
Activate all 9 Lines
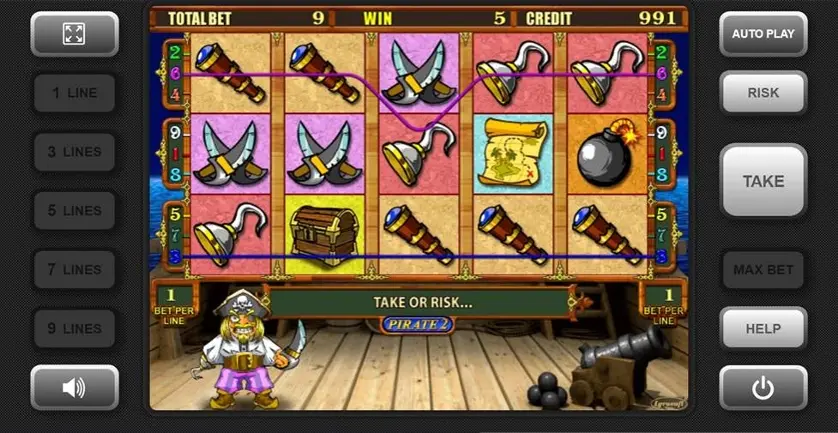pyautogui.click(x=74, y=329)
